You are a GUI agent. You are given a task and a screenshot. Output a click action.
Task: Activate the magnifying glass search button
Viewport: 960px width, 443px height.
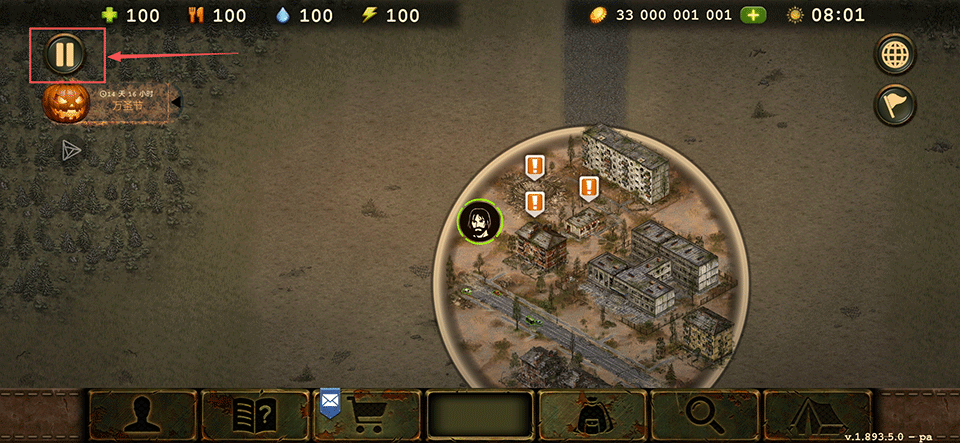click(x=705, y=415)
